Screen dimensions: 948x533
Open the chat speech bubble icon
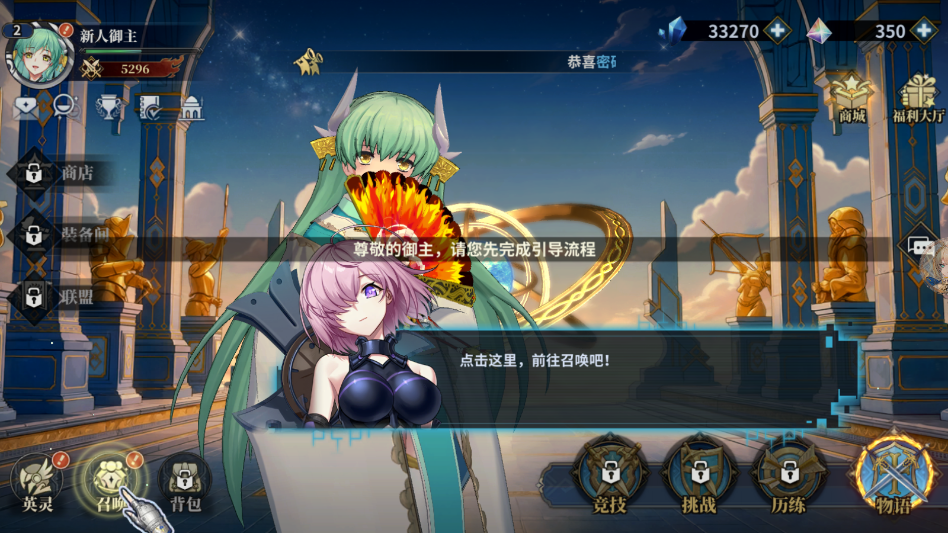[x=921, y=246]
